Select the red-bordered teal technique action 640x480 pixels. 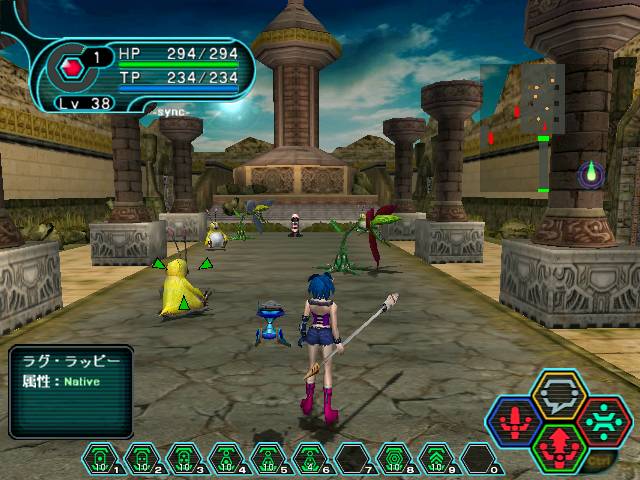(603, 420)
